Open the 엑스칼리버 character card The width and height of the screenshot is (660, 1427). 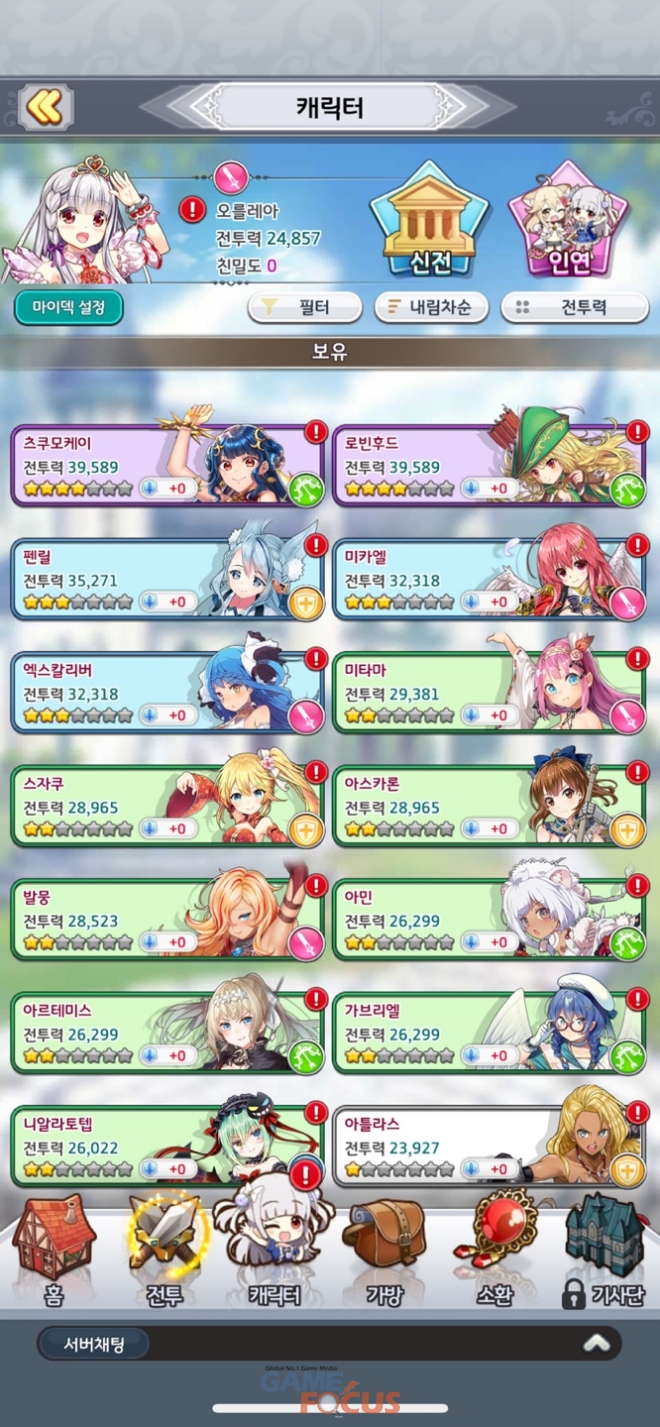coord(167,692)
